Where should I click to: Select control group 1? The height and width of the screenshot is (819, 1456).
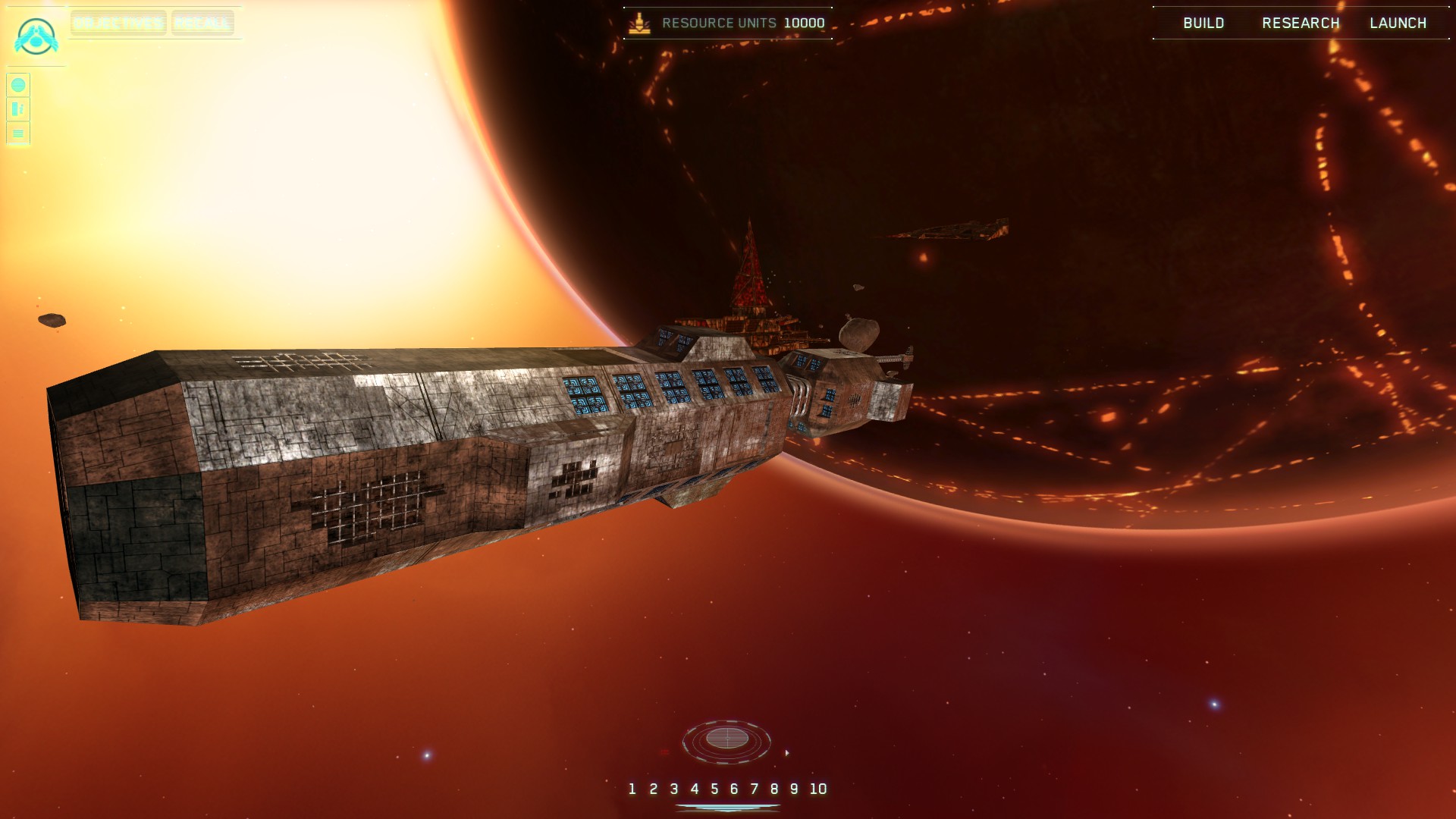pos(632,789)
